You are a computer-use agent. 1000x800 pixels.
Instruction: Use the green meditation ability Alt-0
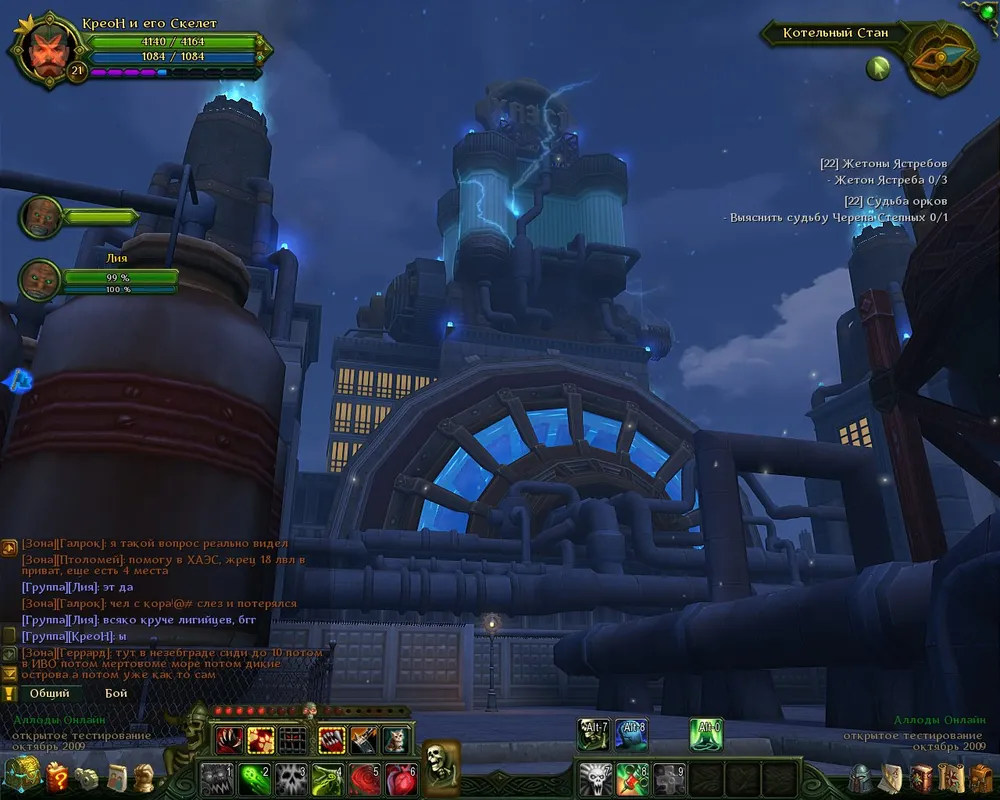(x=706, y=735)
